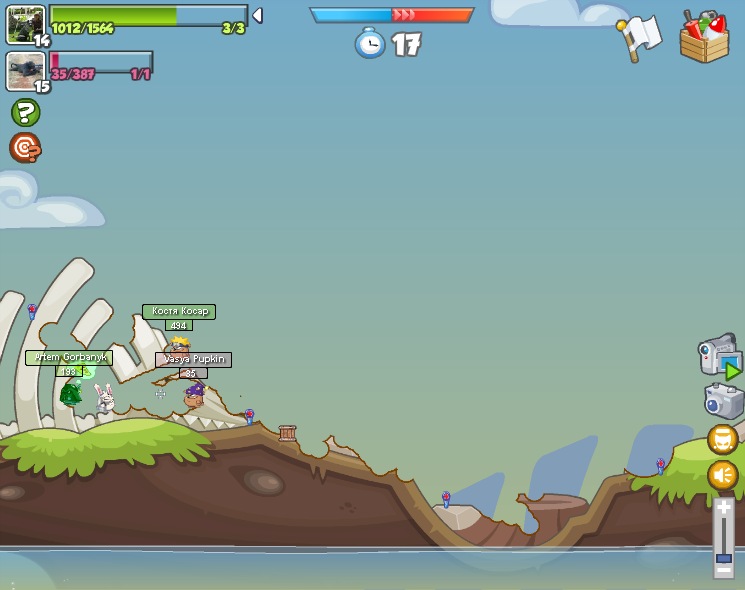This screenshot has height=590, width=745.
Task: Take a screenshot with the photo camera
Action: [723, 401]
